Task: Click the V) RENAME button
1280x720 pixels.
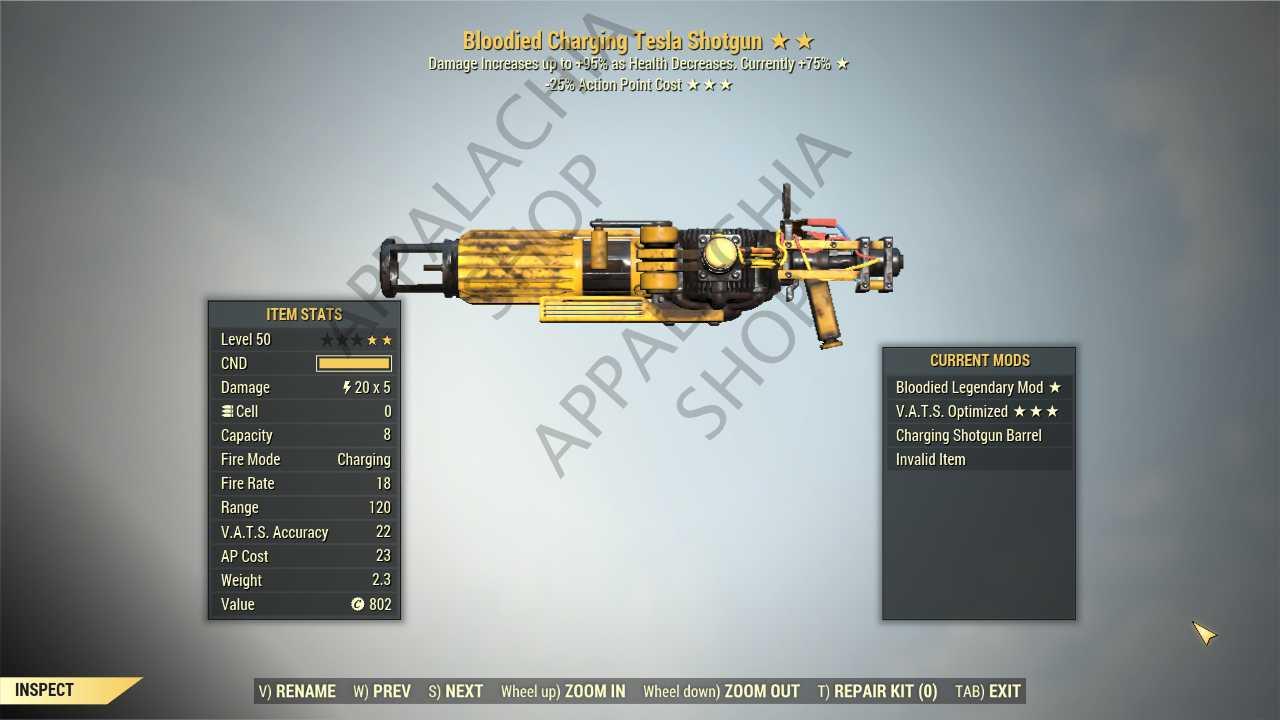Action: pos(297,690)
